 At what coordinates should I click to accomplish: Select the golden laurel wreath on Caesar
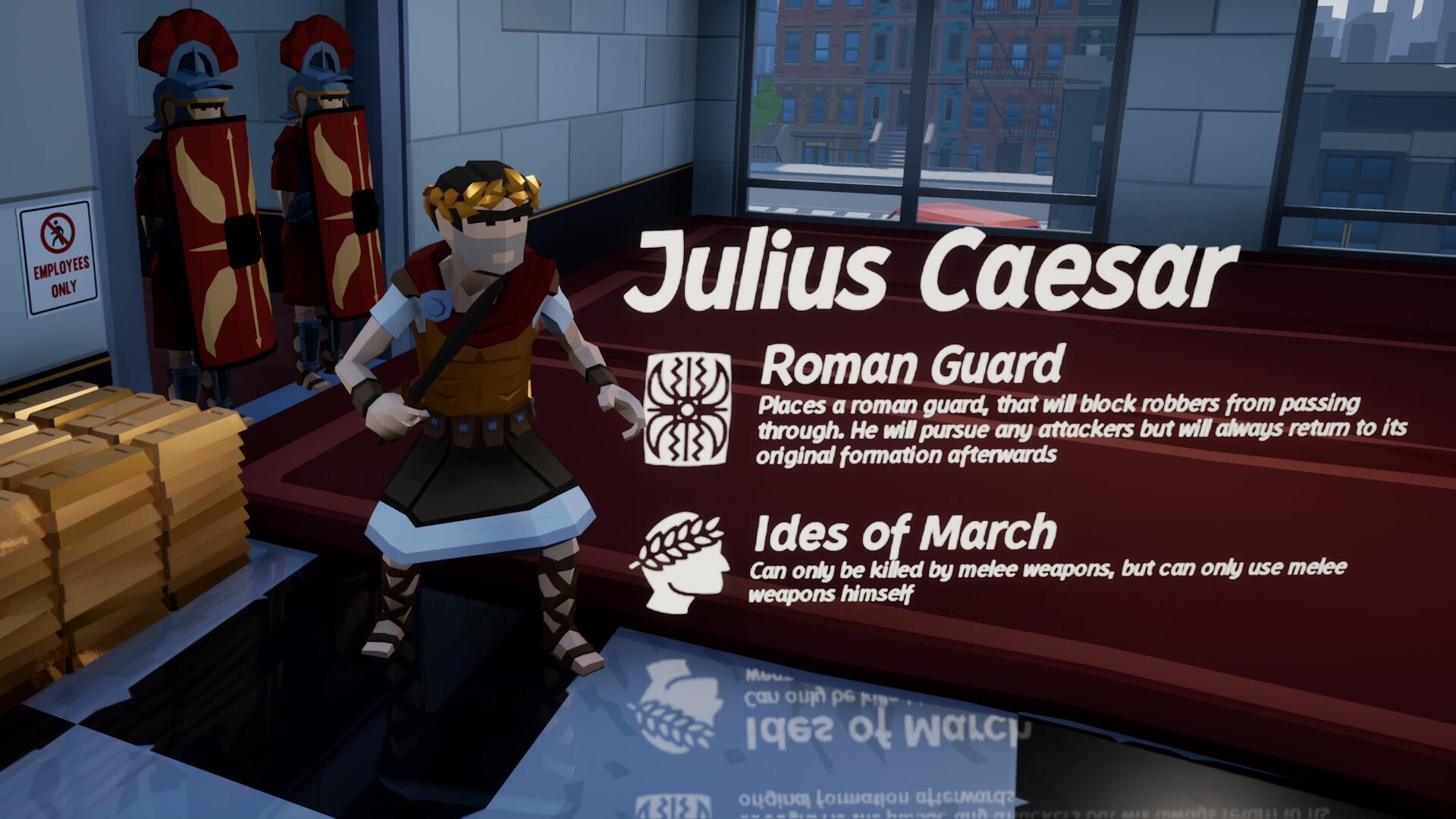478,190
